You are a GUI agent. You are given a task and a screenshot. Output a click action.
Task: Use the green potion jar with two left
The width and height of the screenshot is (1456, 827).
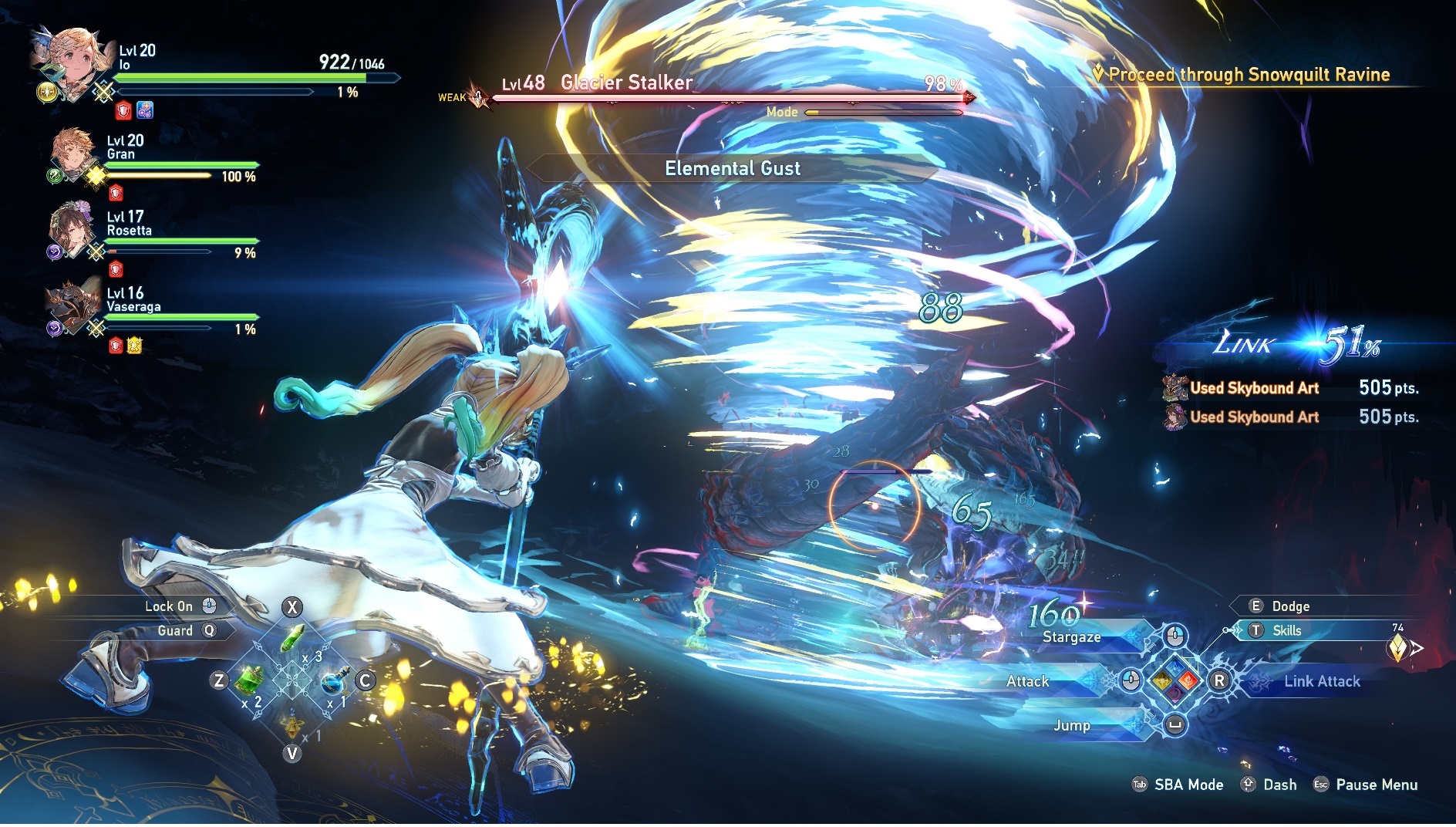249,680
